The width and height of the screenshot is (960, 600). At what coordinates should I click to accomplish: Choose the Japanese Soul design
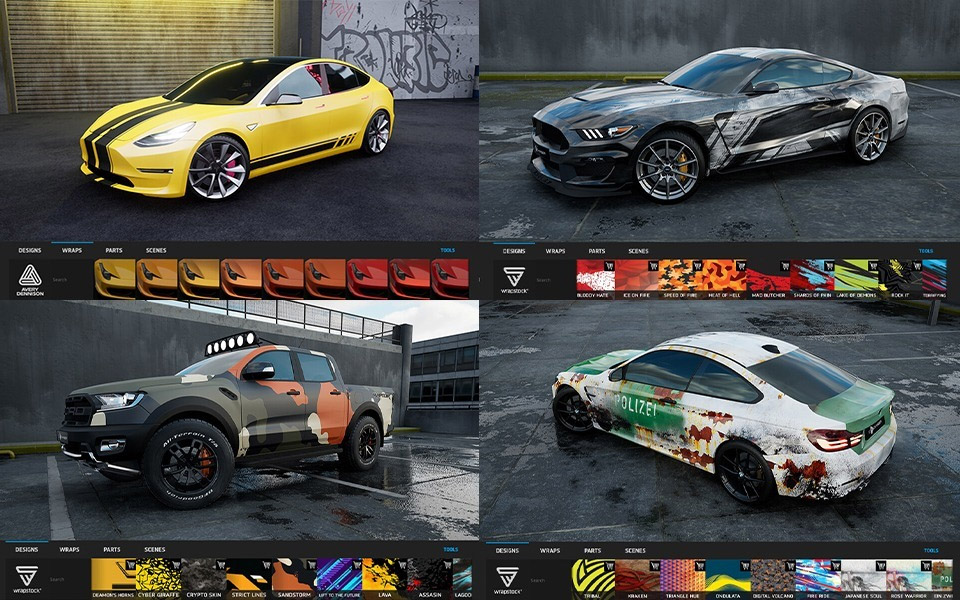[x=862, y=576]
